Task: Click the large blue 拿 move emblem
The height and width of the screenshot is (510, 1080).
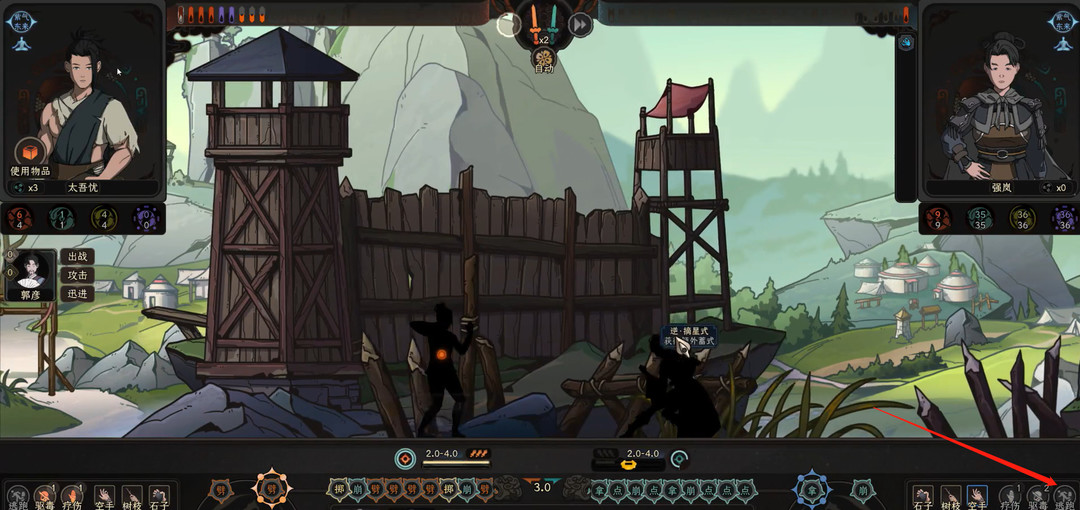Action: [811, 490]
